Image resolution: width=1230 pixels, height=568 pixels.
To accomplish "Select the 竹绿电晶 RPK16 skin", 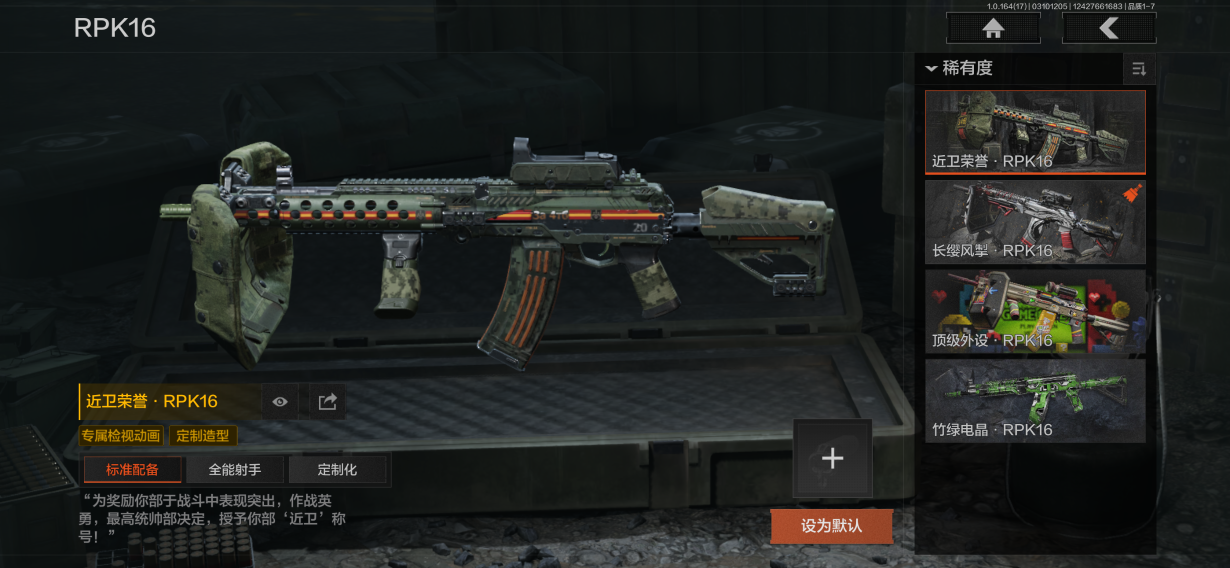I will 1035,400.
